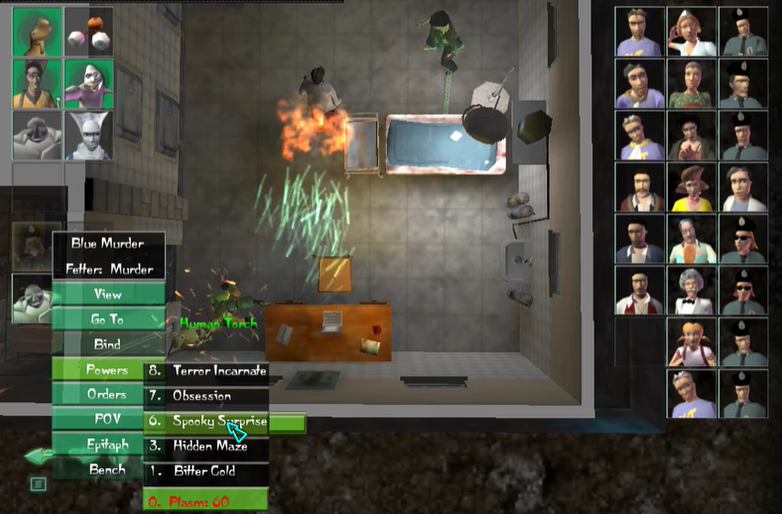This screenshot has height=514, width=782.
Task: Select the View command
Action: [x=108, y=294]
